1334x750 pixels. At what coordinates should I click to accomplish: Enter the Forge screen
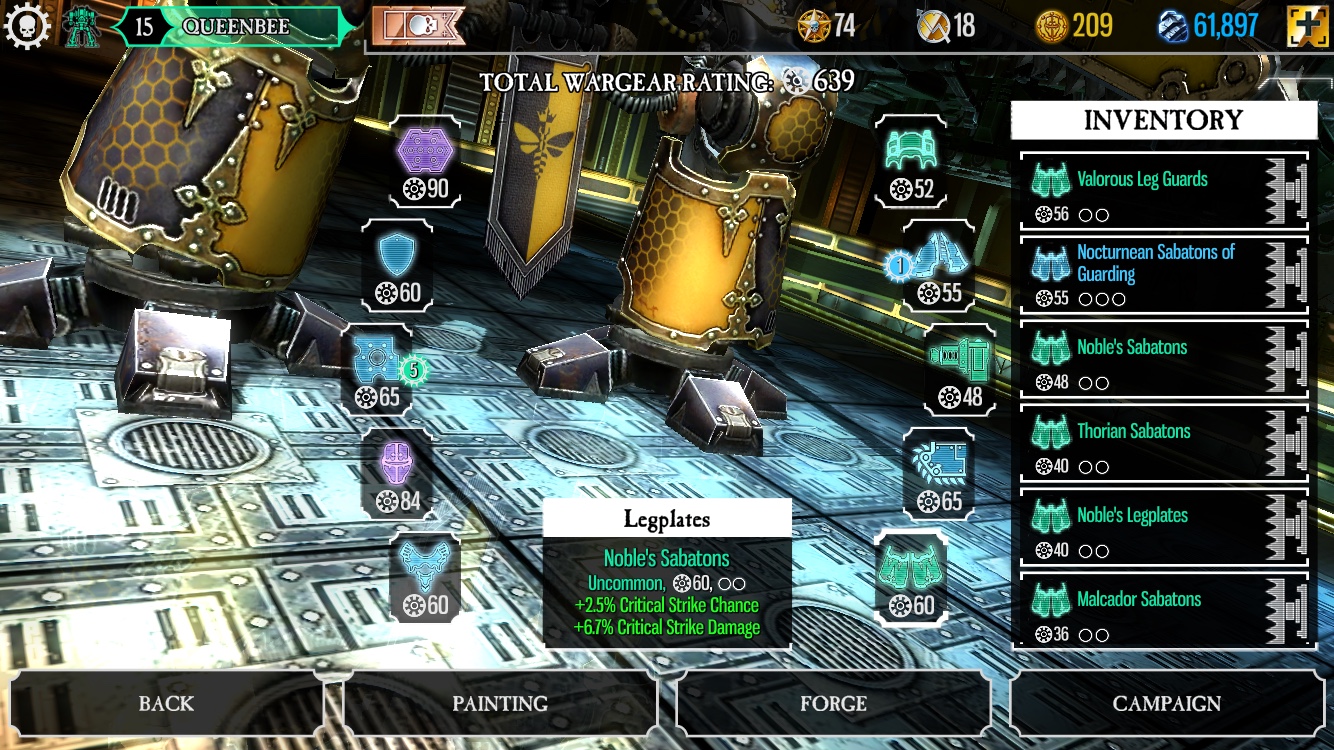pyautogui.click(x=833, y=704)
